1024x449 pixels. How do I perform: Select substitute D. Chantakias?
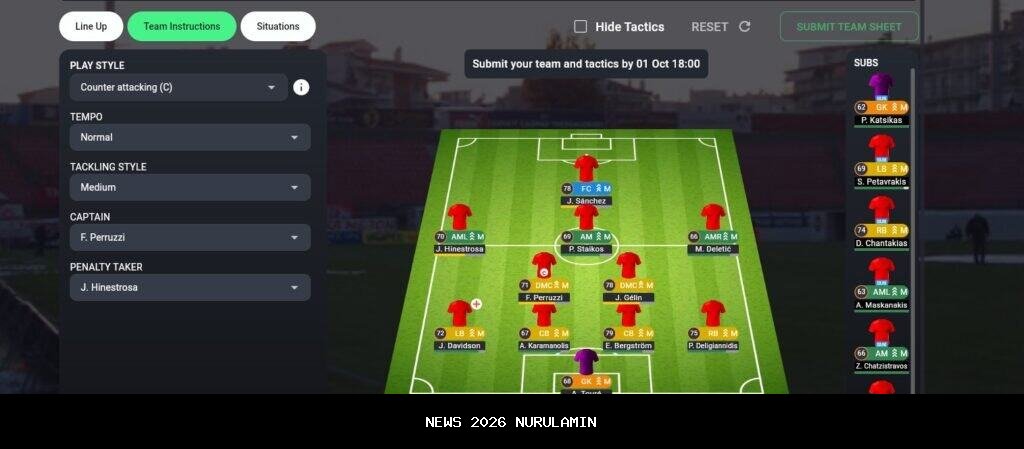pyautogui.click(x=881, y=214)
